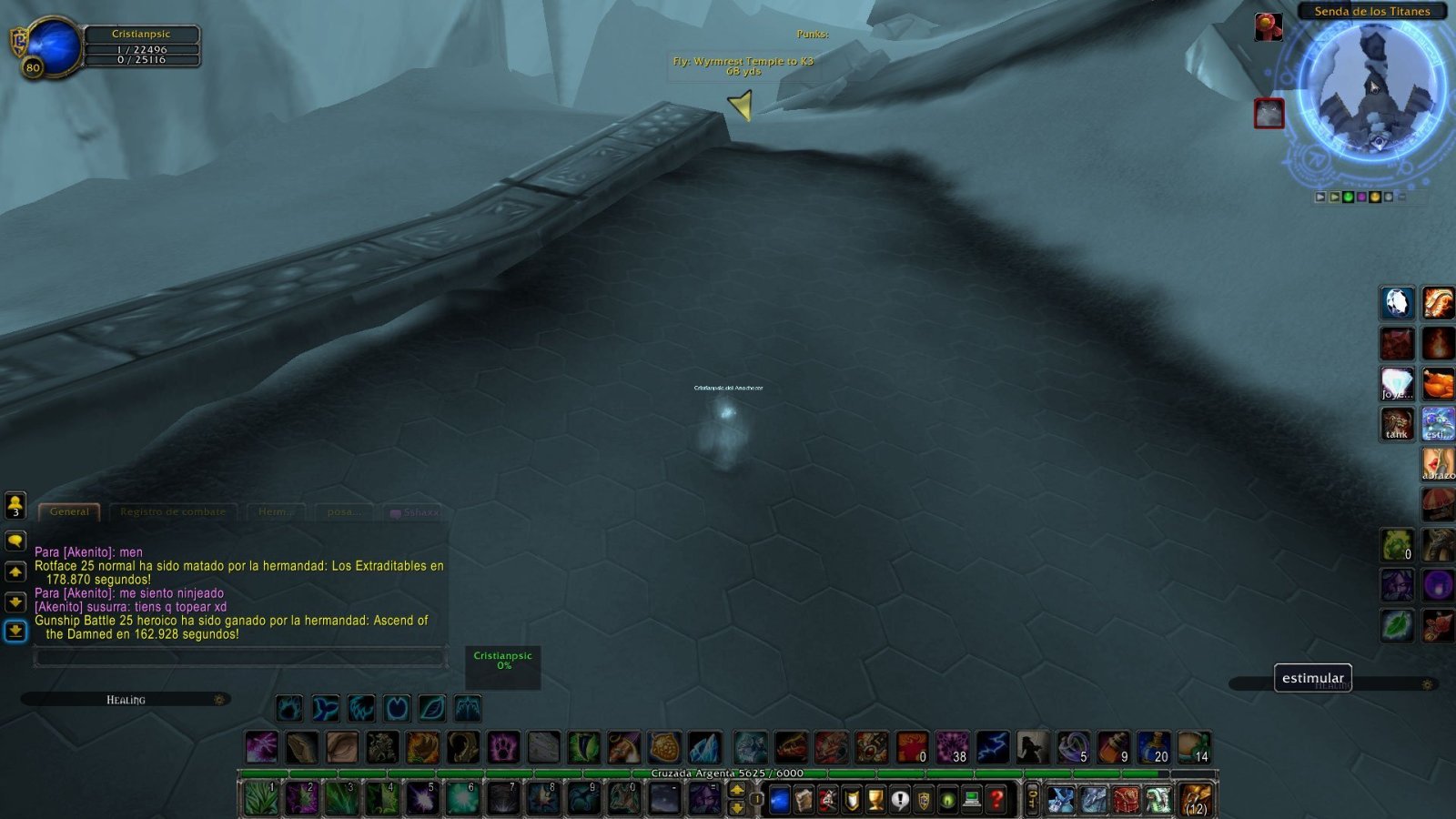Screen dimensions: 1456x819
Task: Select the General chat tab
Action: click(71, 511)
